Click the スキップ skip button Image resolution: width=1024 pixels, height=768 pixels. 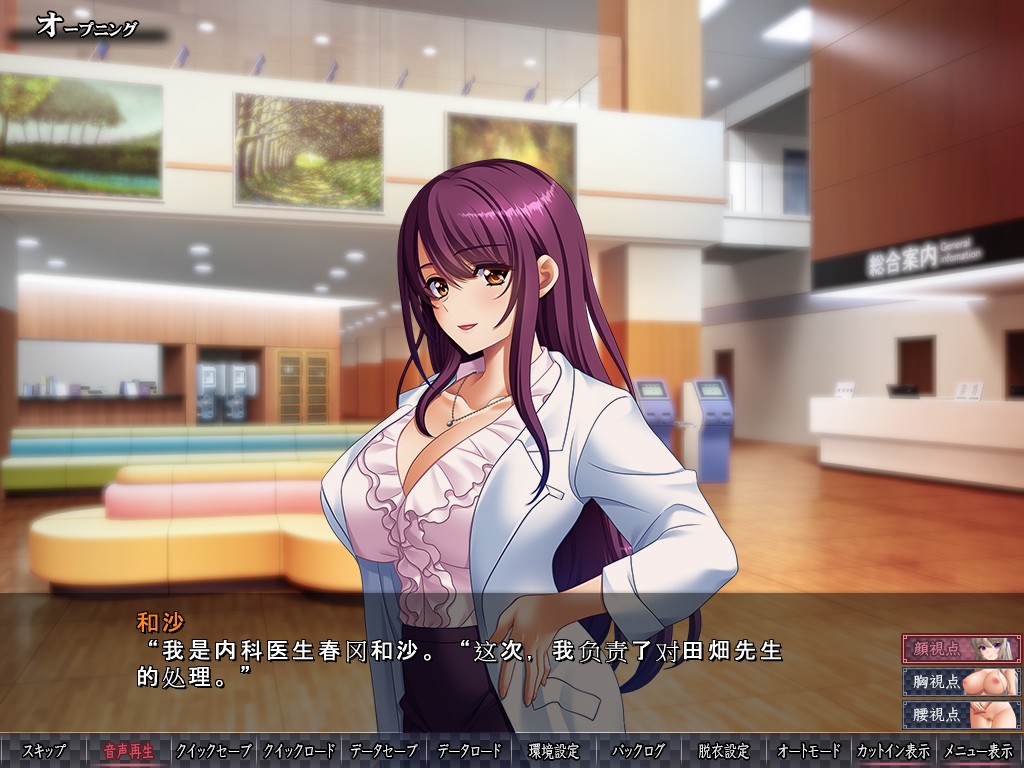pyautogui.click(x=44, y=751)
